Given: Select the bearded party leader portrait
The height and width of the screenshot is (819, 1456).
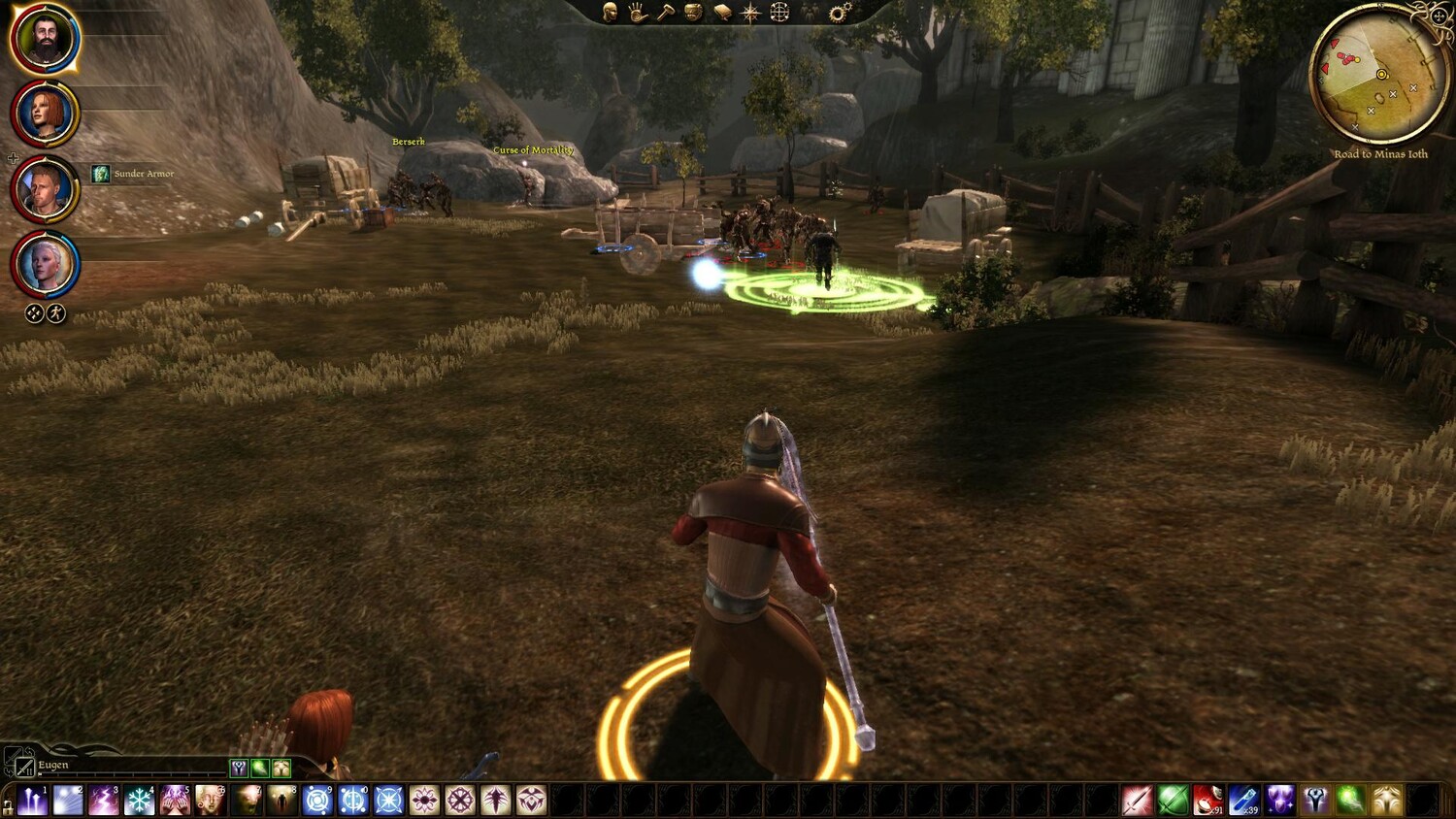Looking at the screenshot, I should 45,39.
